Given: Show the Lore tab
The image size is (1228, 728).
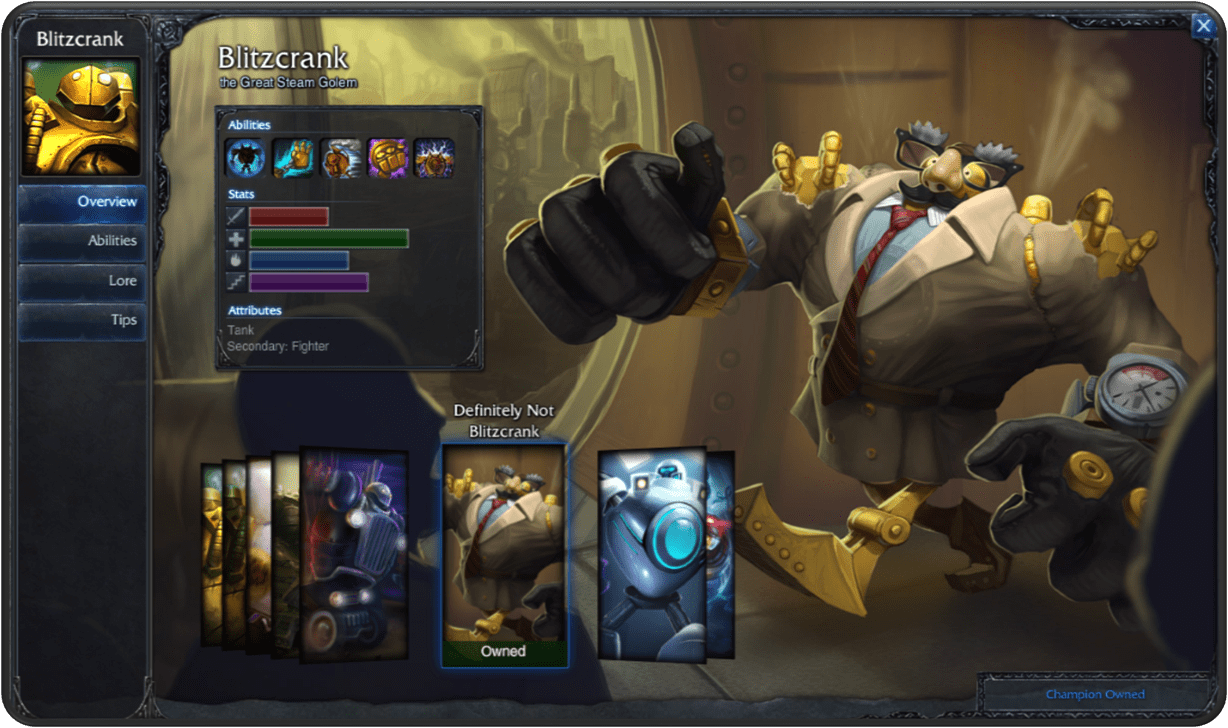Looking at the screenshot, I should (x=83, y=281).
